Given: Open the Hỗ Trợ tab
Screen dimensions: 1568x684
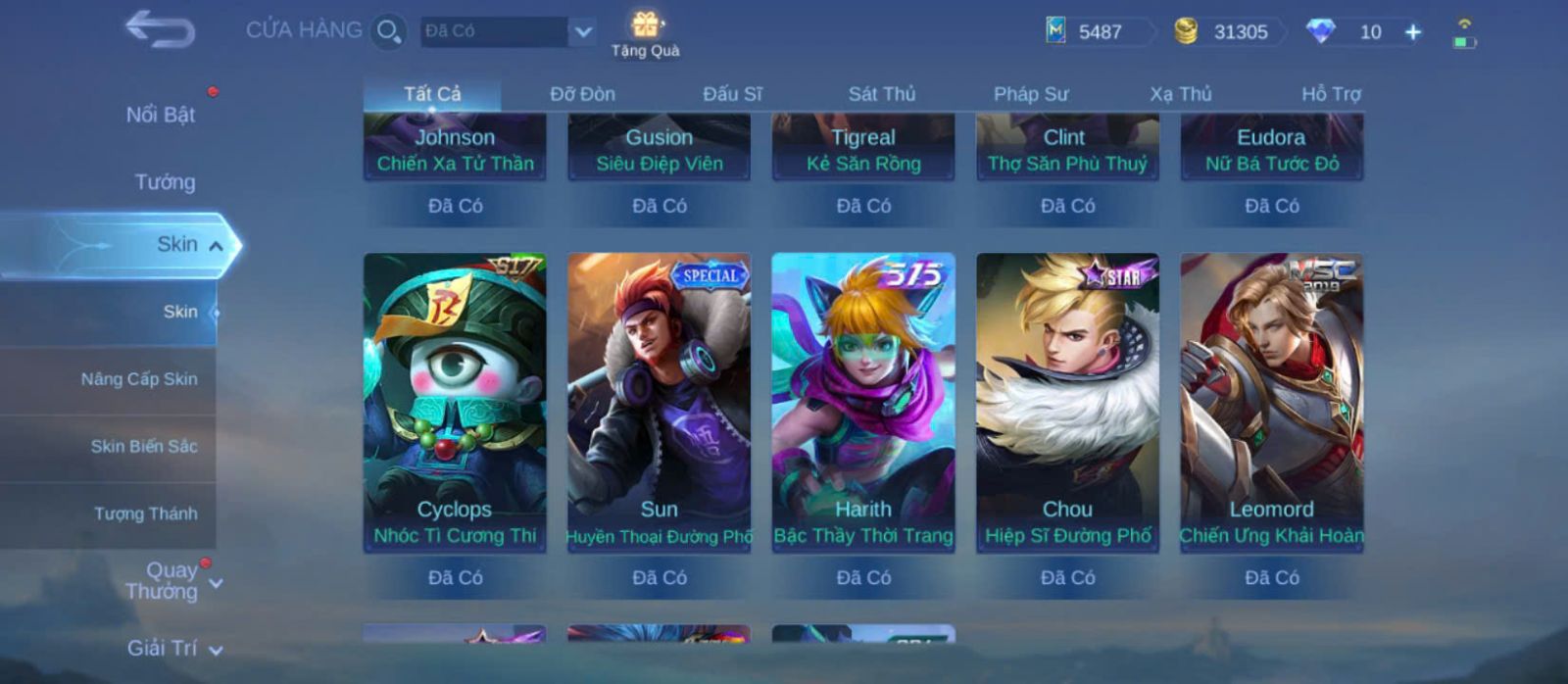Looking at the screenshot, I should [1330, 94].
